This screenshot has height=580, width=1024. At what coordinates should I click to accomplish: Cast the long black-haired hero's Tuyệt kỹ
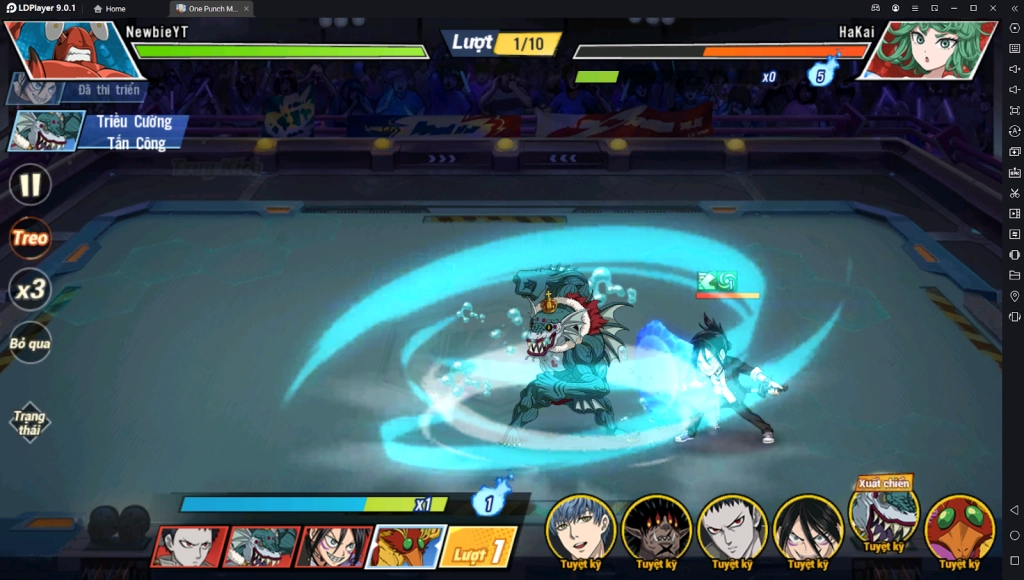(x=808, y=529)
